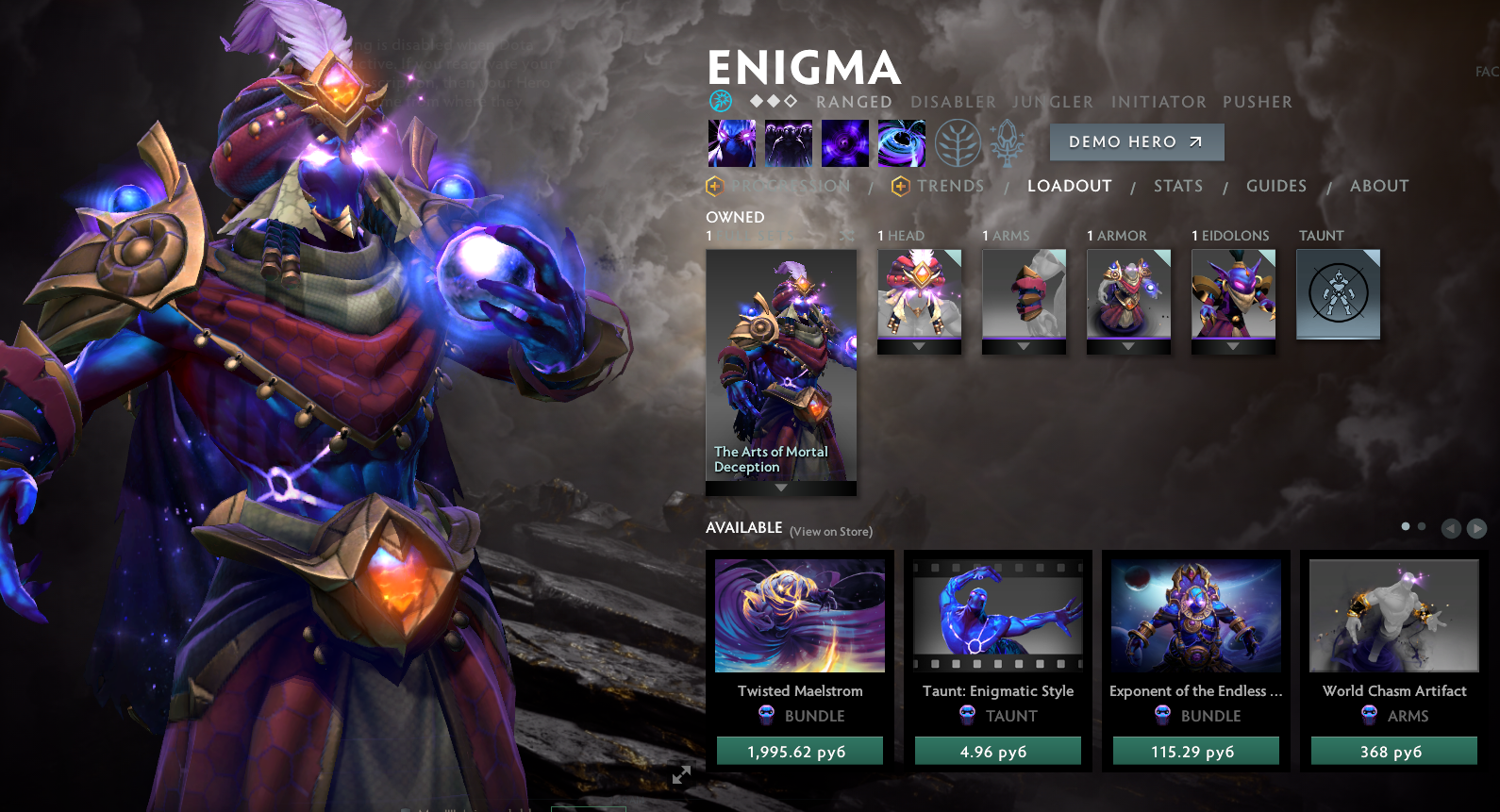Switch to the STATS tab
Viewport: 1500px width, 812px height.
click(1178, 186)
